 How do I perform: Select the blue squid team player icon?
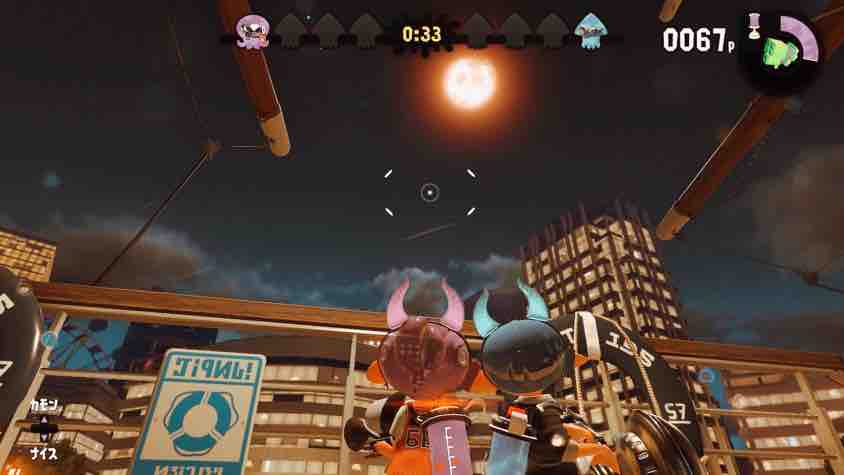tap(591, 32)
